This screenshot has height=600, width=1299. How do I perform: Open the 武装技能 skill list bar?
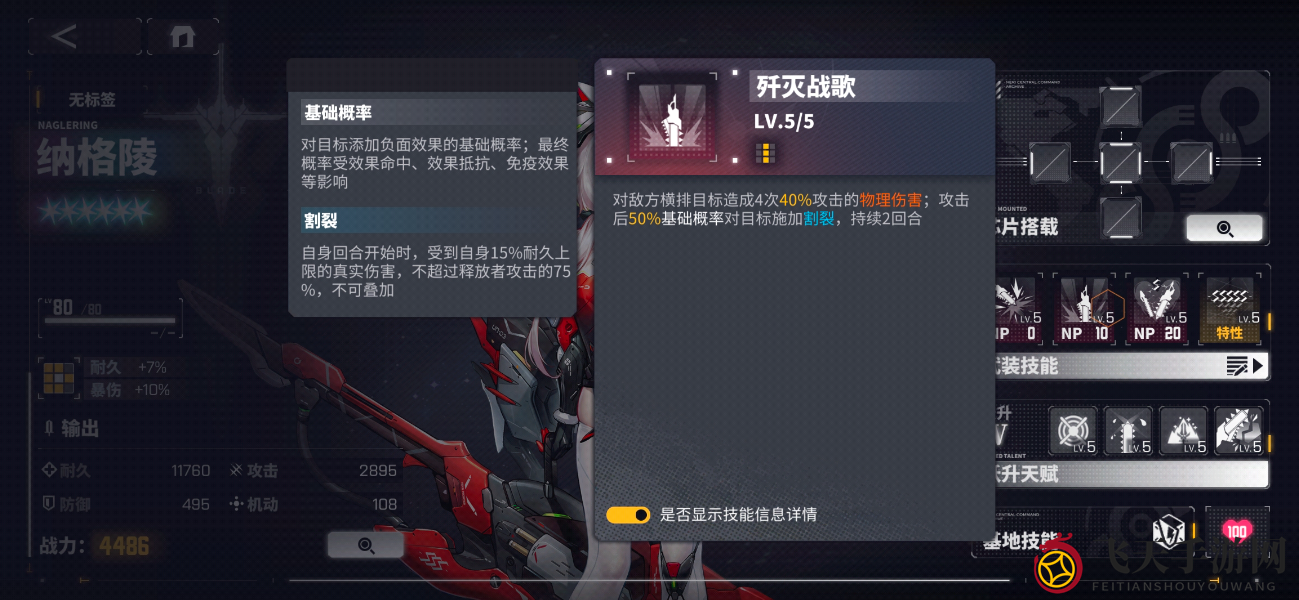pyautogui.click(x=1130, y=366)
